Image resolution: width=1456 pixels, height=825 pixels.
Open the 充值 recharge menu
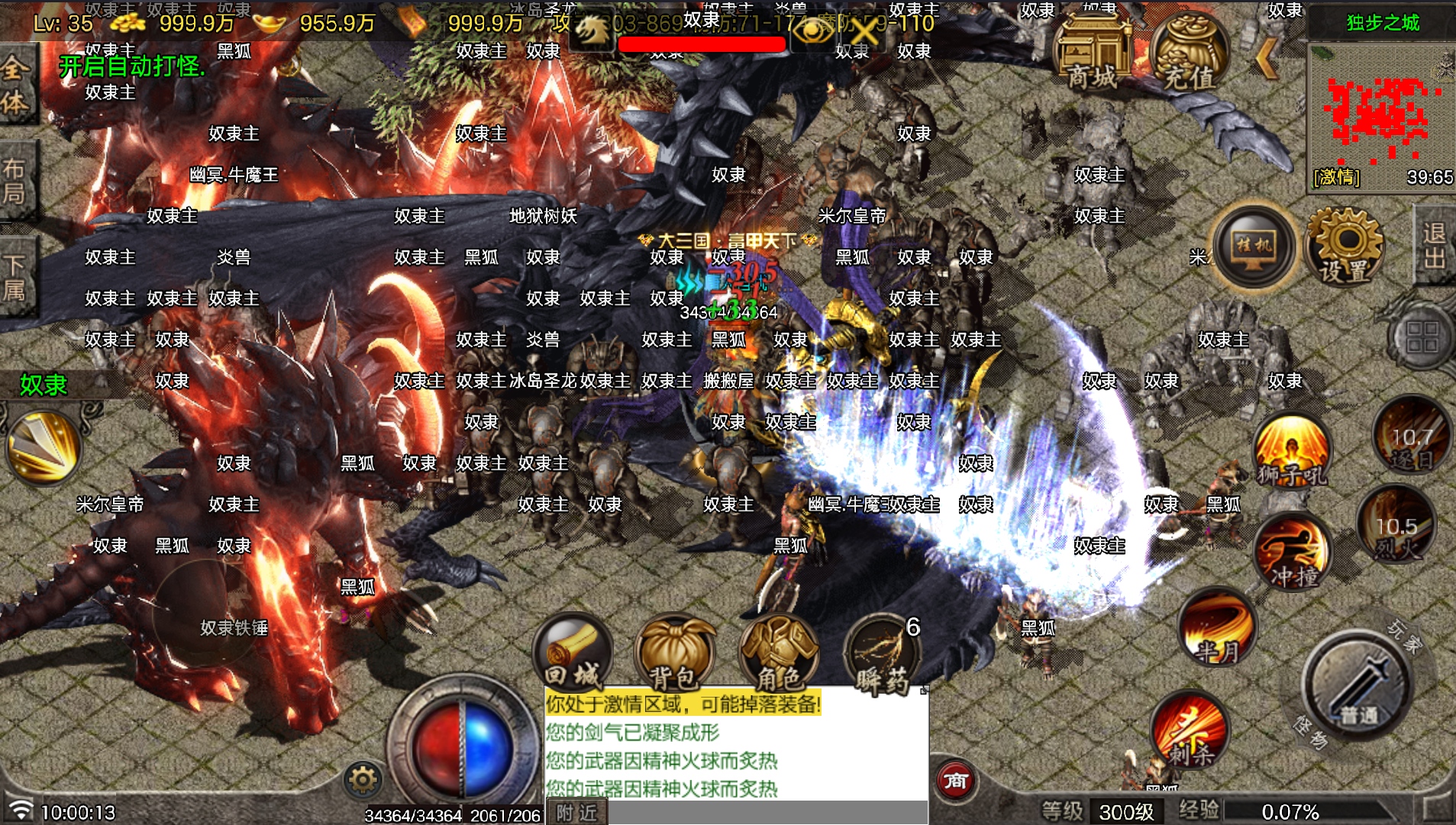click(x=1189, y=52)
